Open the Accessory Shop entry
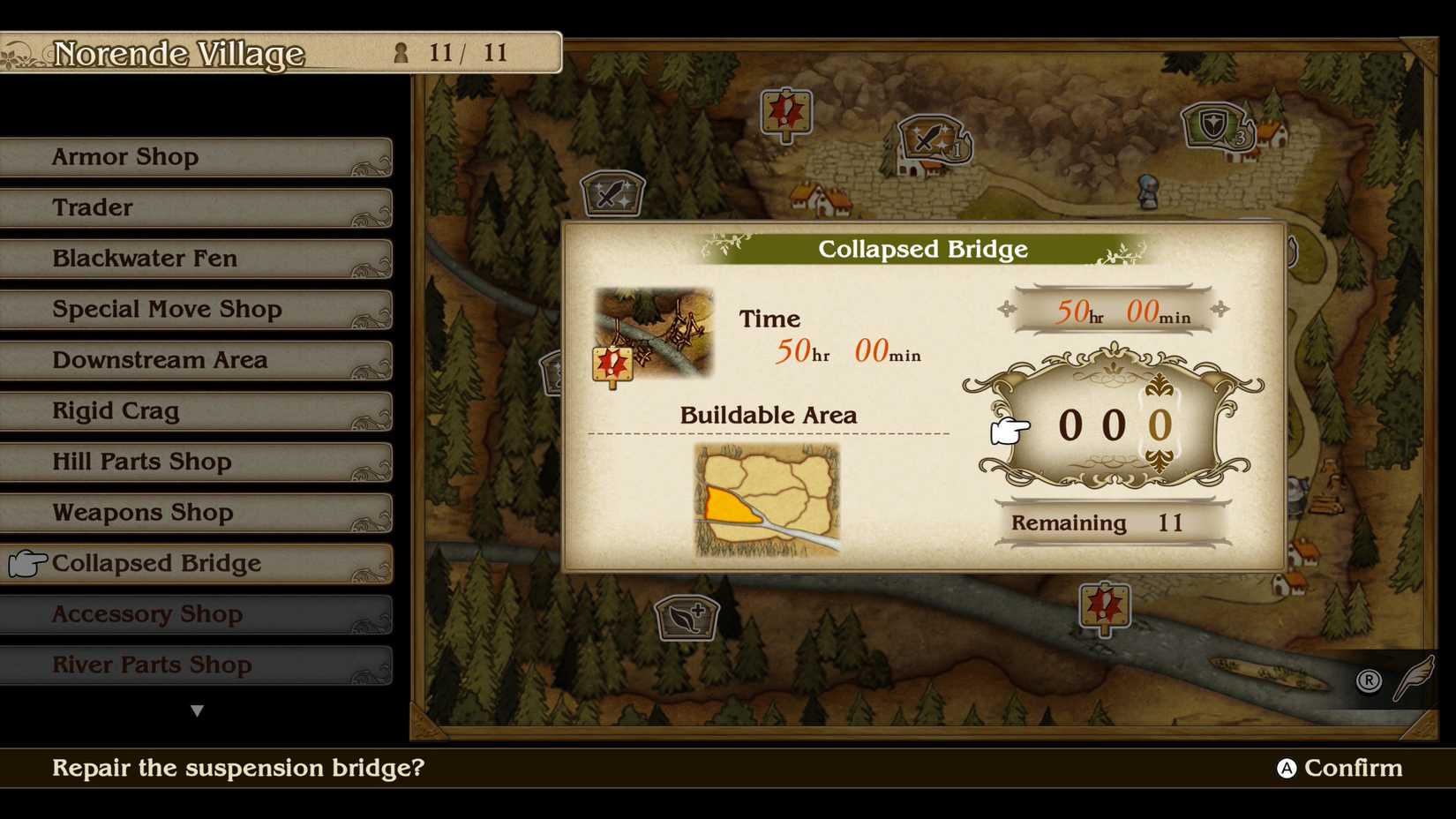 click(196, 613)
